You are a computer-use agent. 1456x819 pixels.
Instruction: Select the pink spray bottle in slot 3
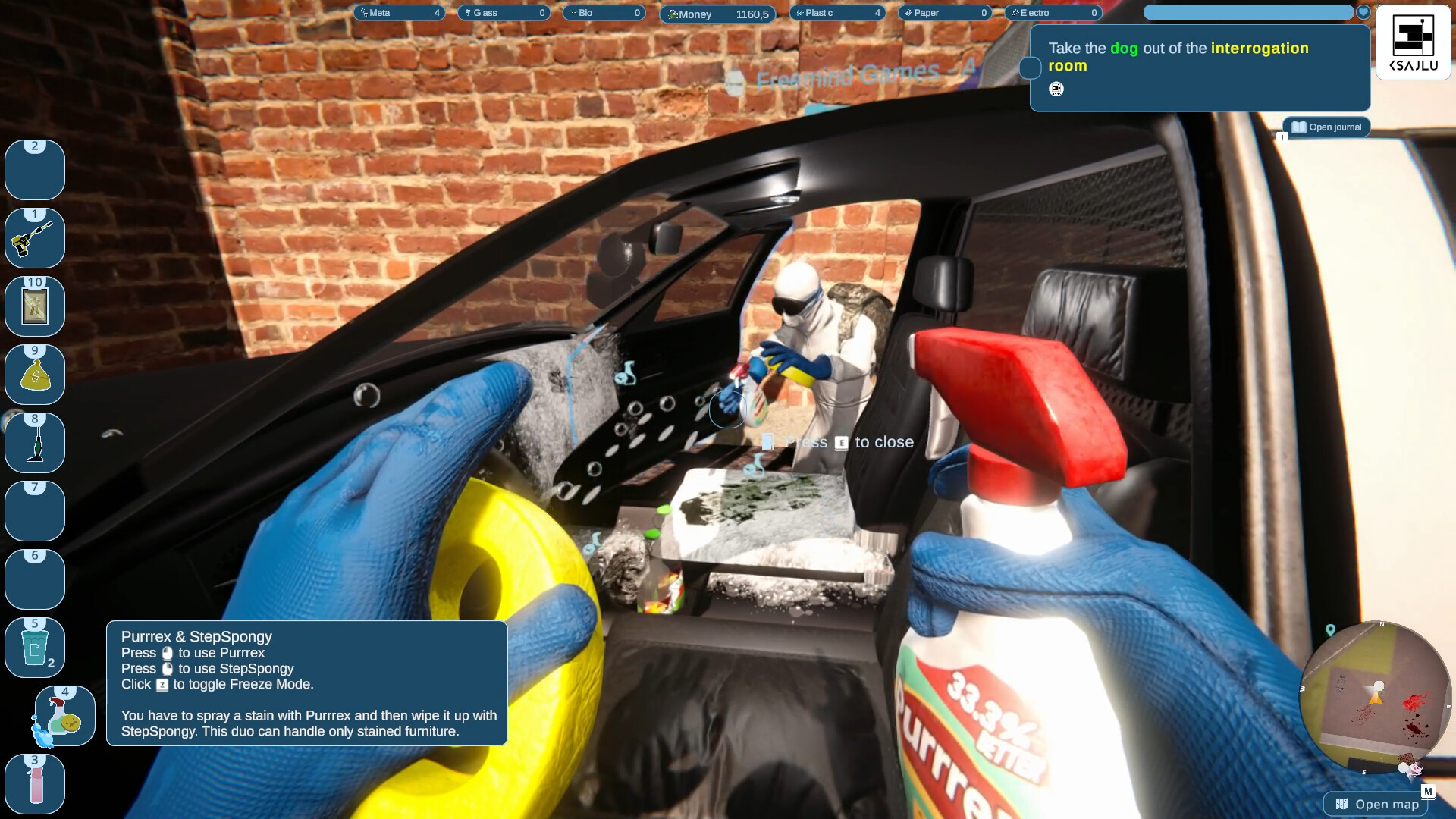point(34,784)
